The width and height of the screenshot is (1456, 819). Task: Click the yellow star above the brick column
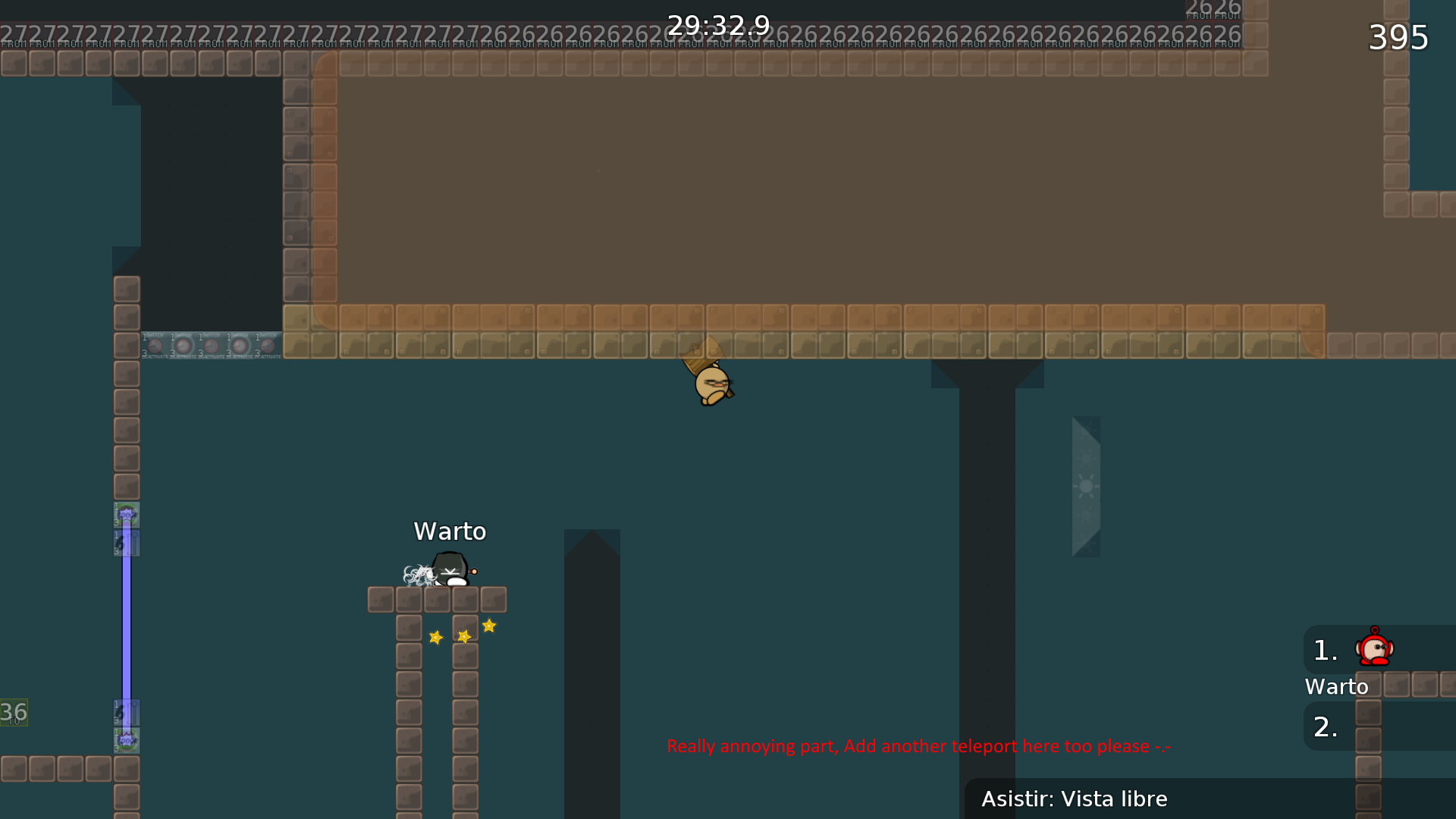coord(489,625)
